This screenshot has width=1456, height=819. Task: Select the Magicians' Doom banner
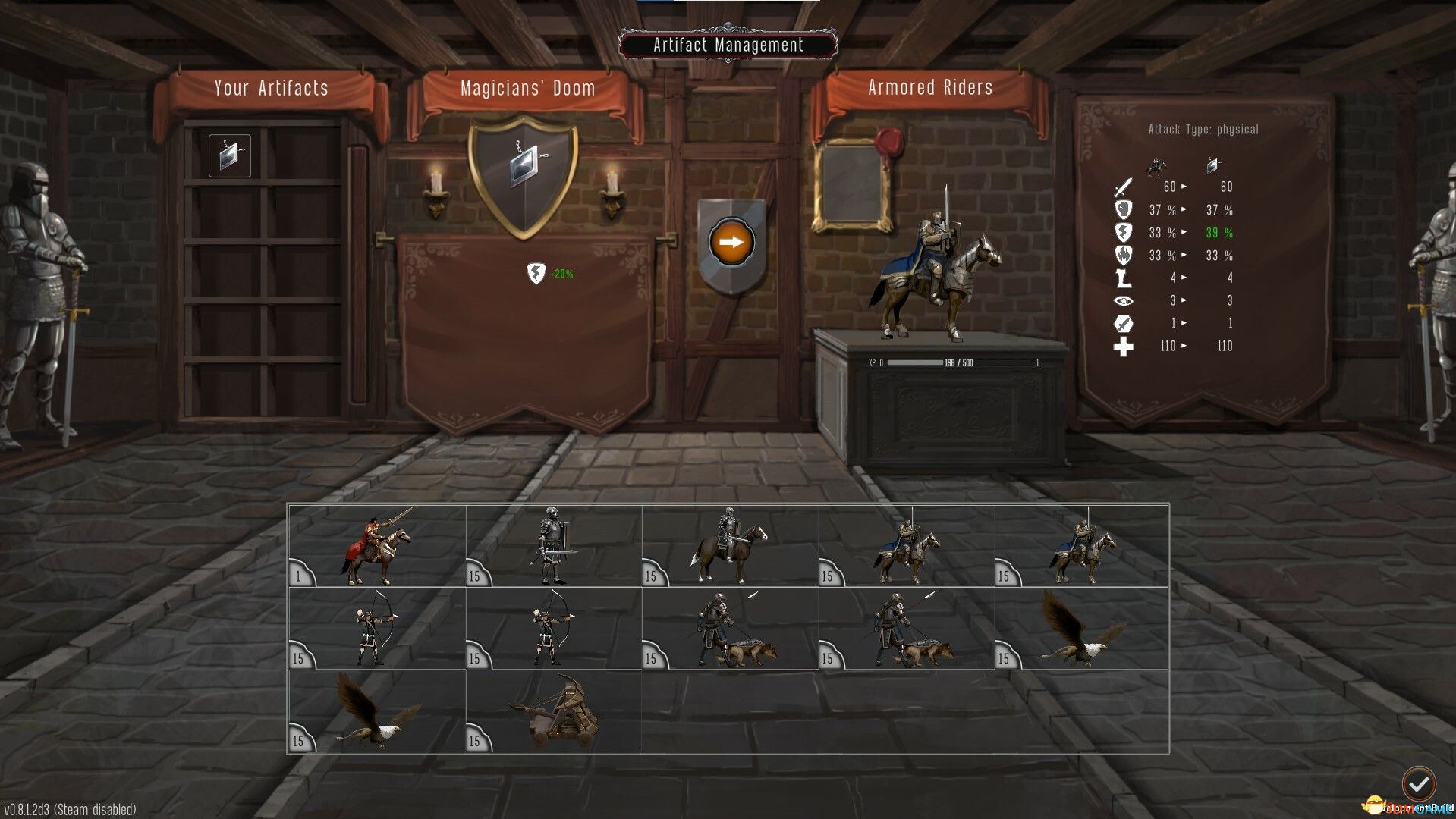(527, 87)
